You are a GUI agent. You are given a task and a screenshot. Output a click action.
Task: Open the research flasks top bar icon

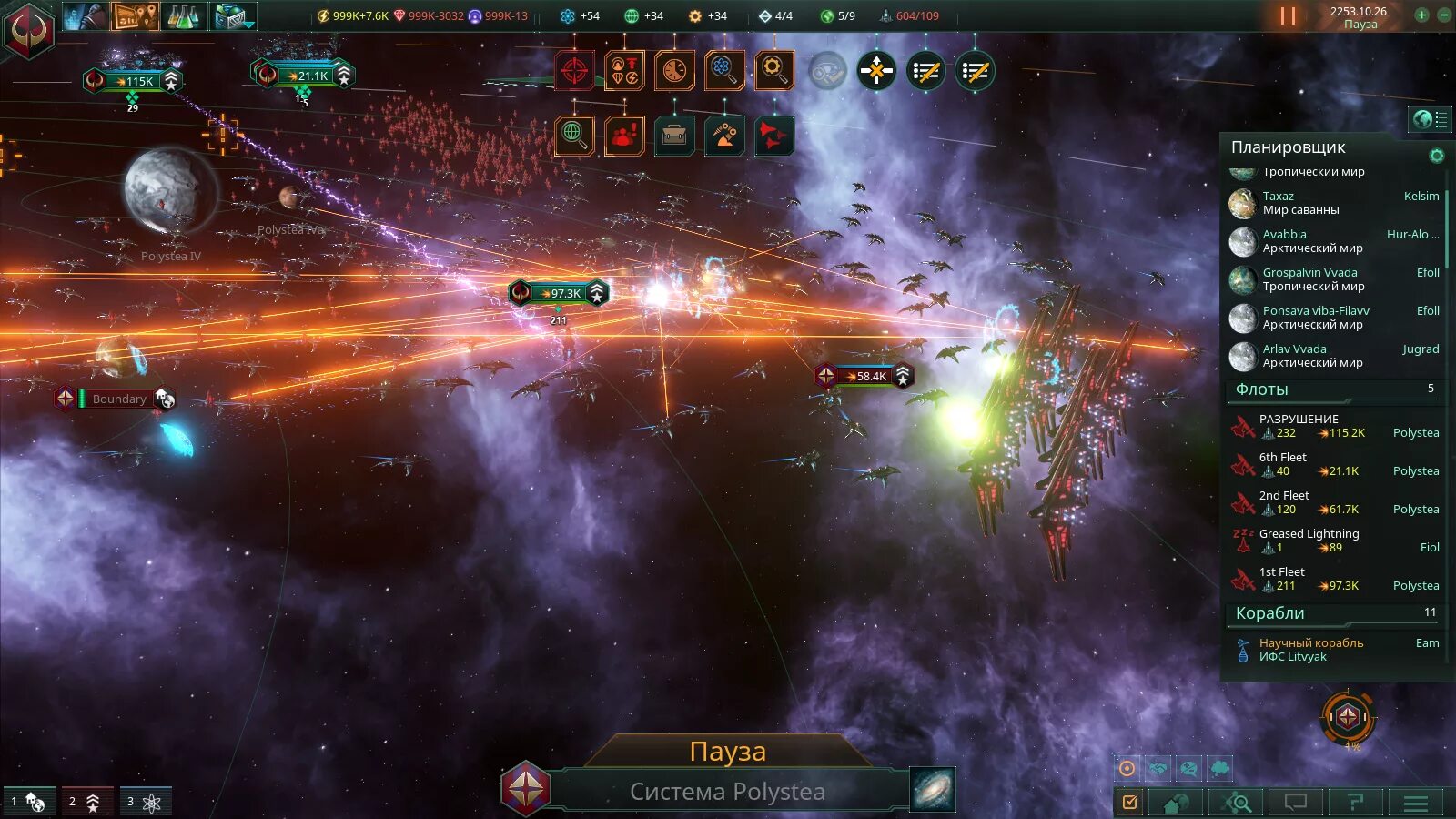[183, 15]
